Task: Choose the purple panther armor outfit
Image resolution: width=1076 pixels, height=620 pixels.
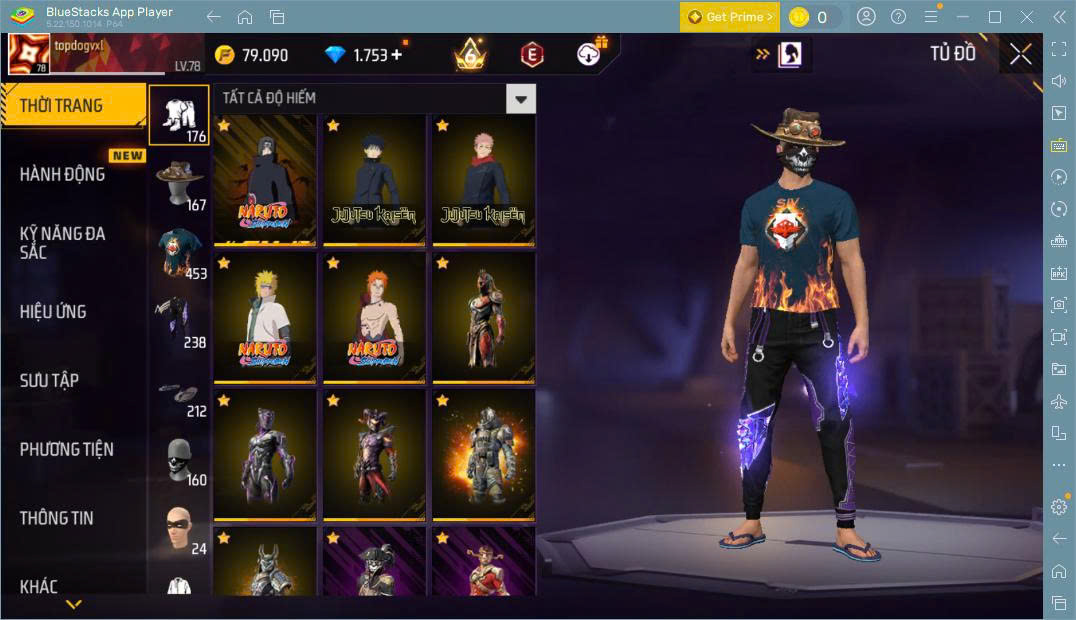Action: pyautogui.click(x=265, y=455)
